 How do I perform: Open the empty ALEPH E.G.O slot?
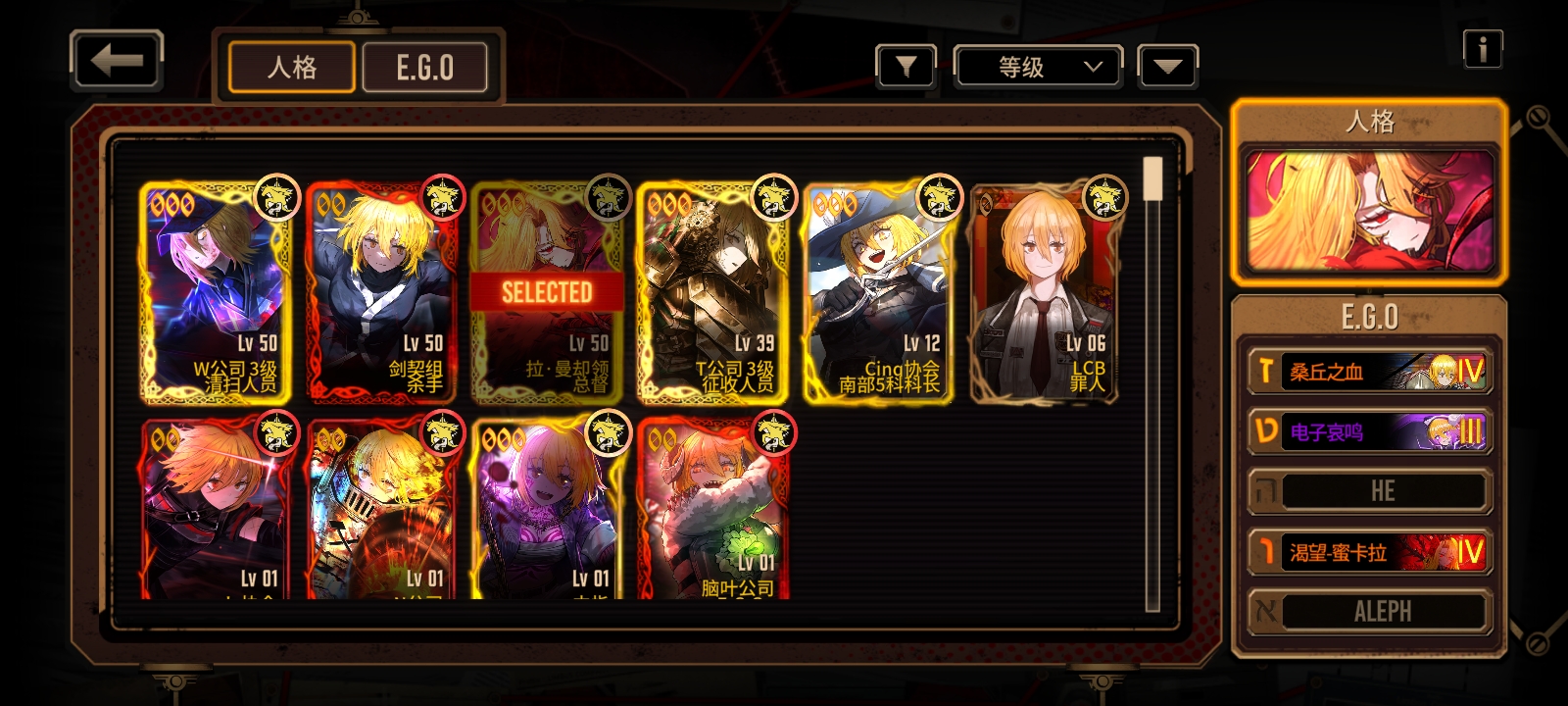click(1369, 612)
